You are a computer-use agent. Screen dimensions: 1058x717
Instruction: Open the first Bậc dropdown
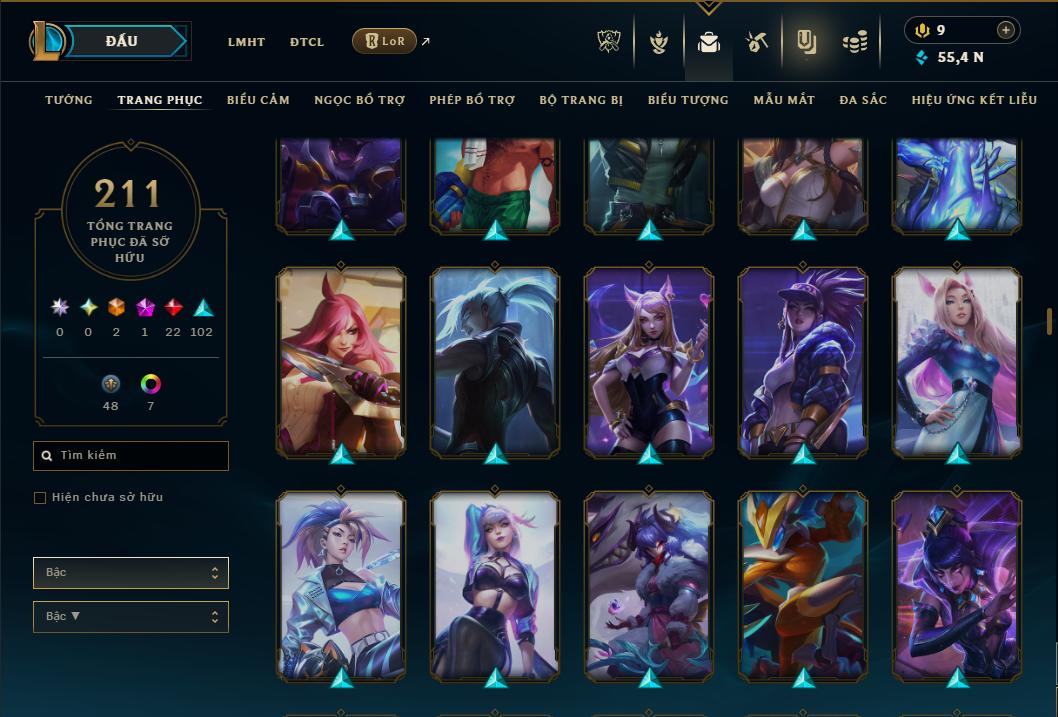click(x=131, y=573)
